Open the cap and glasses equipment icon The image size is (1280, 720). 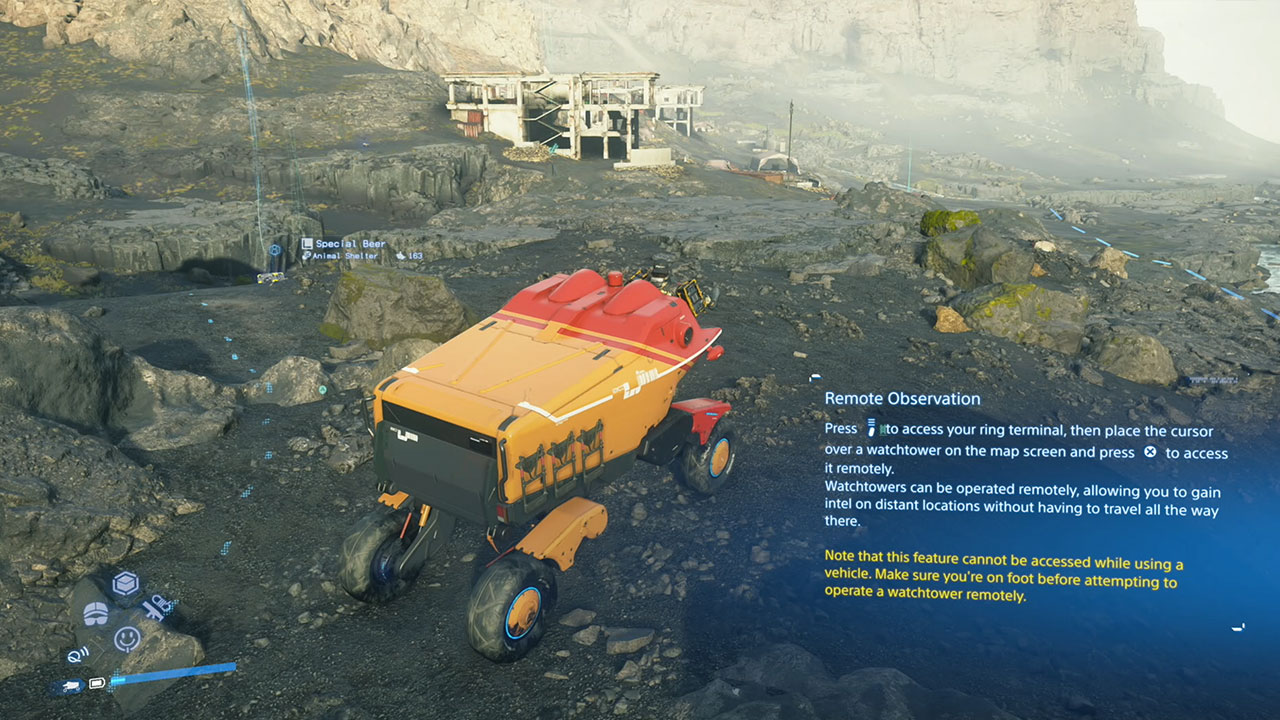(95, 612)
